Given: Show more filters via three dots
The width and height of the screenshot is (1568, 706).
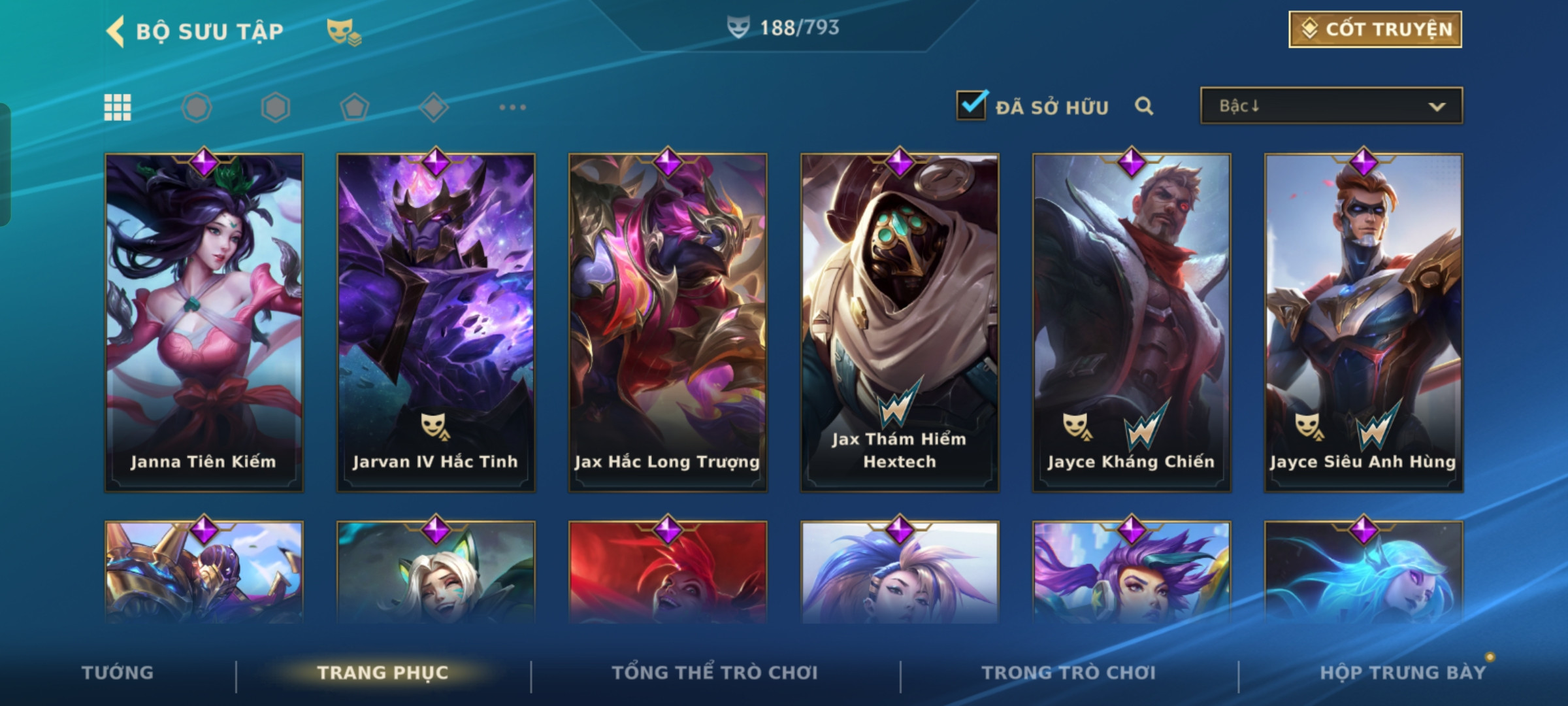Looking at the screenshot, I should [x=512, y=107].
